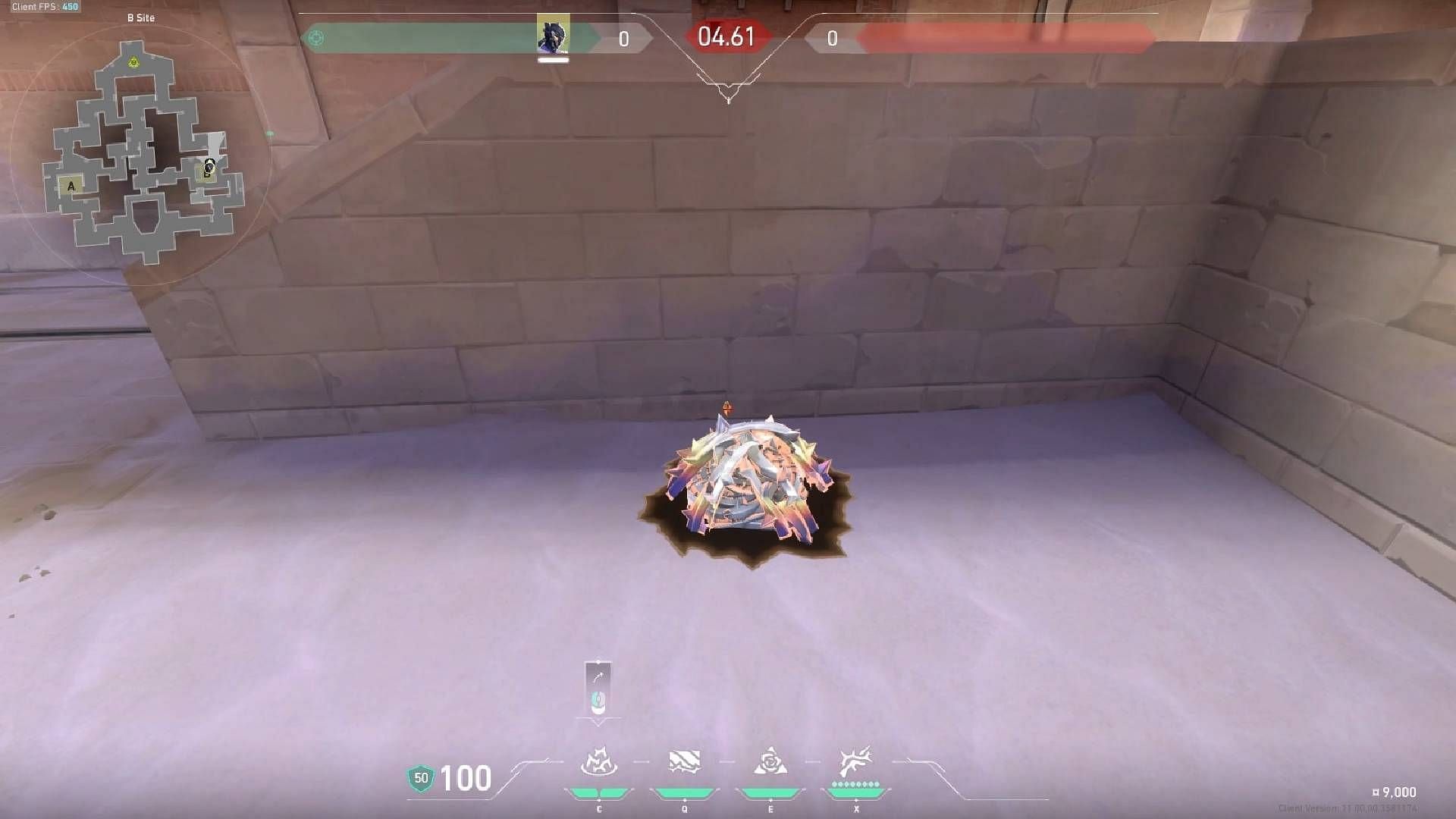Image resolution: width=1456 pixels, height=819 pixels.
Task: Click the agent portrait at top center
Action: click(554, 34)
